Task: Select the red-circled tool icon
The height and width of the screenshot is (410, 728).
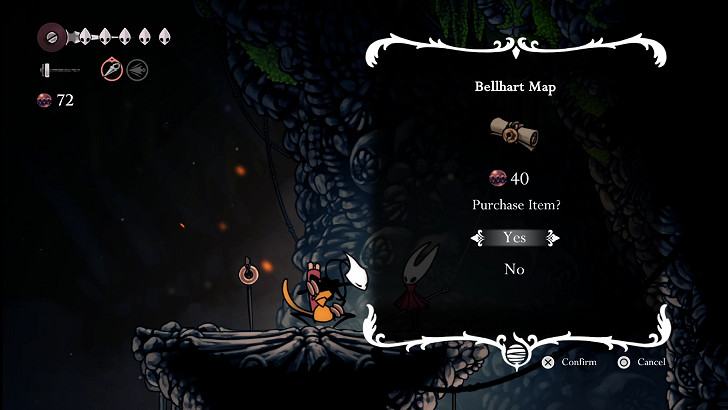Action: [x=111, y=70]
